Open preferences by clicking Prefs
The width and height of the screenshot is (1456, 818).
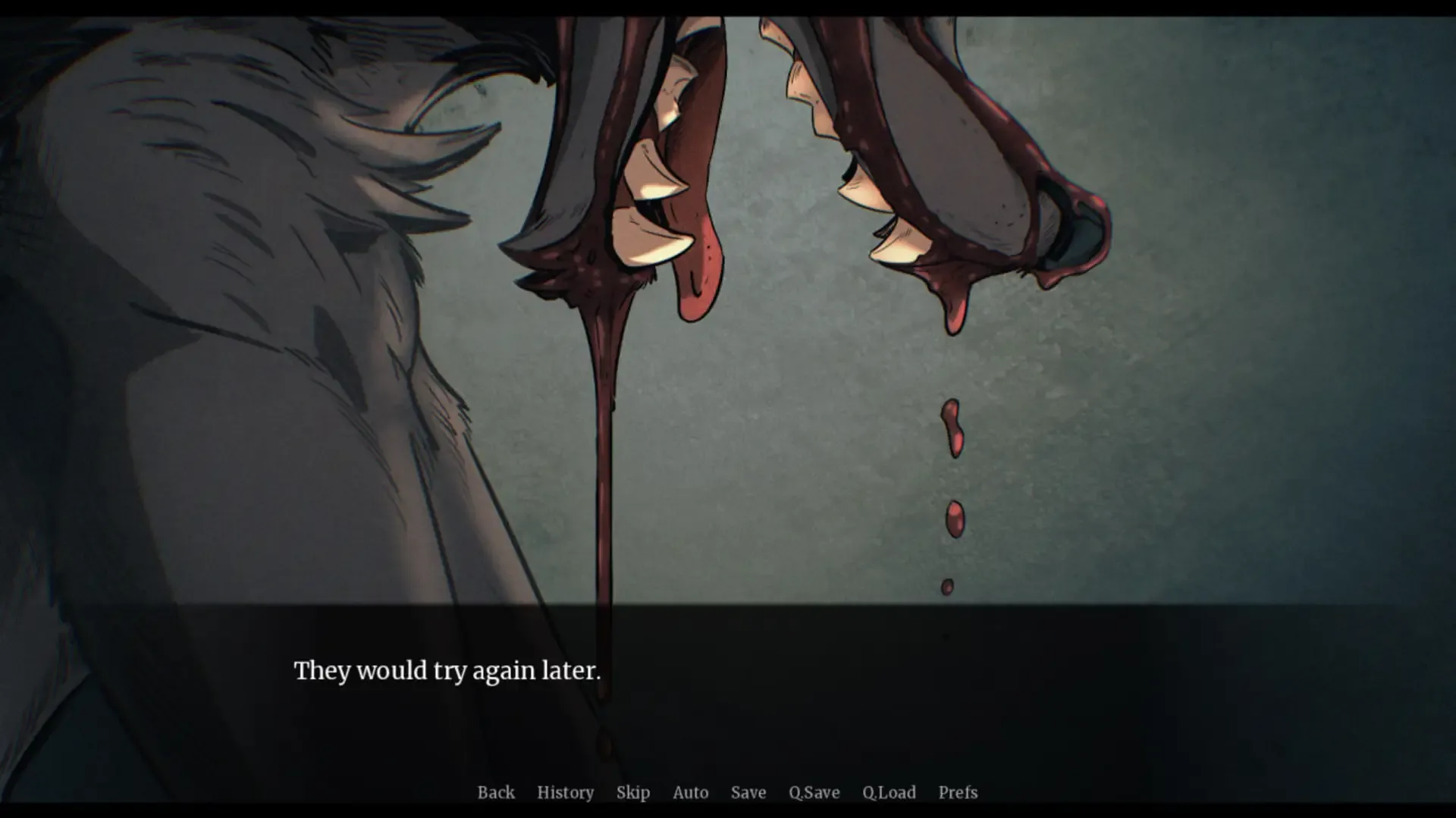957,792
